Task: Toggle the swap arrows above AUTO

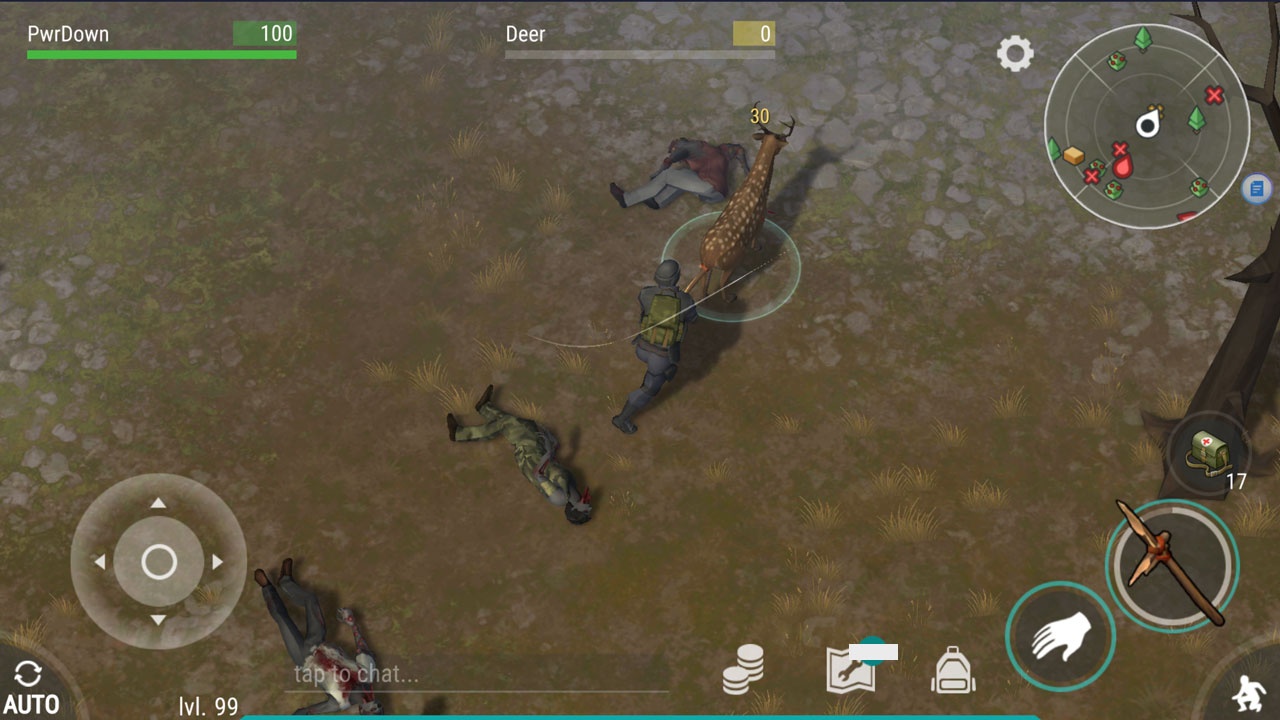Action: pyautogui.click(x=28, y=672)
